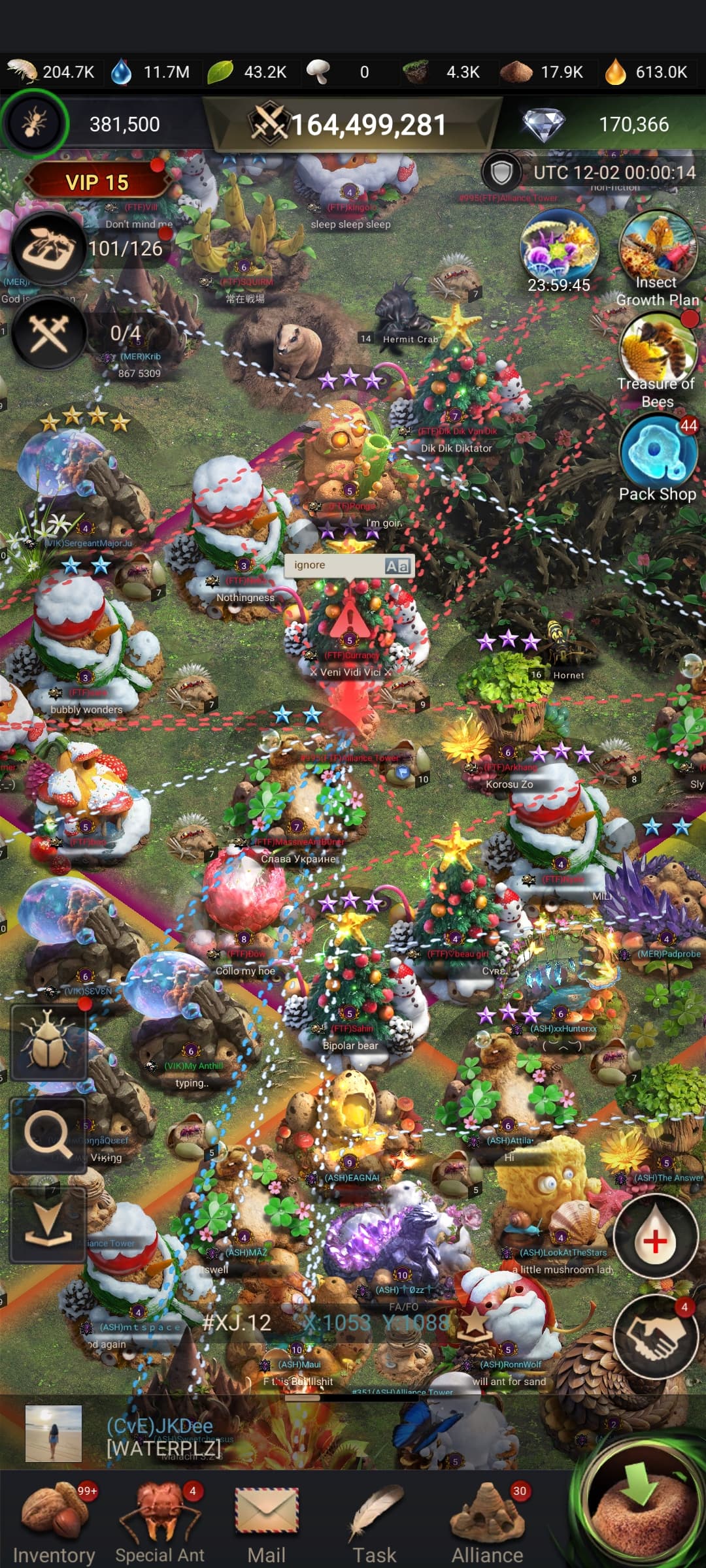Viewport: 706px width, 1568px height.
Task: Open the map search magnifying glass
Action: coord(48,1135)
